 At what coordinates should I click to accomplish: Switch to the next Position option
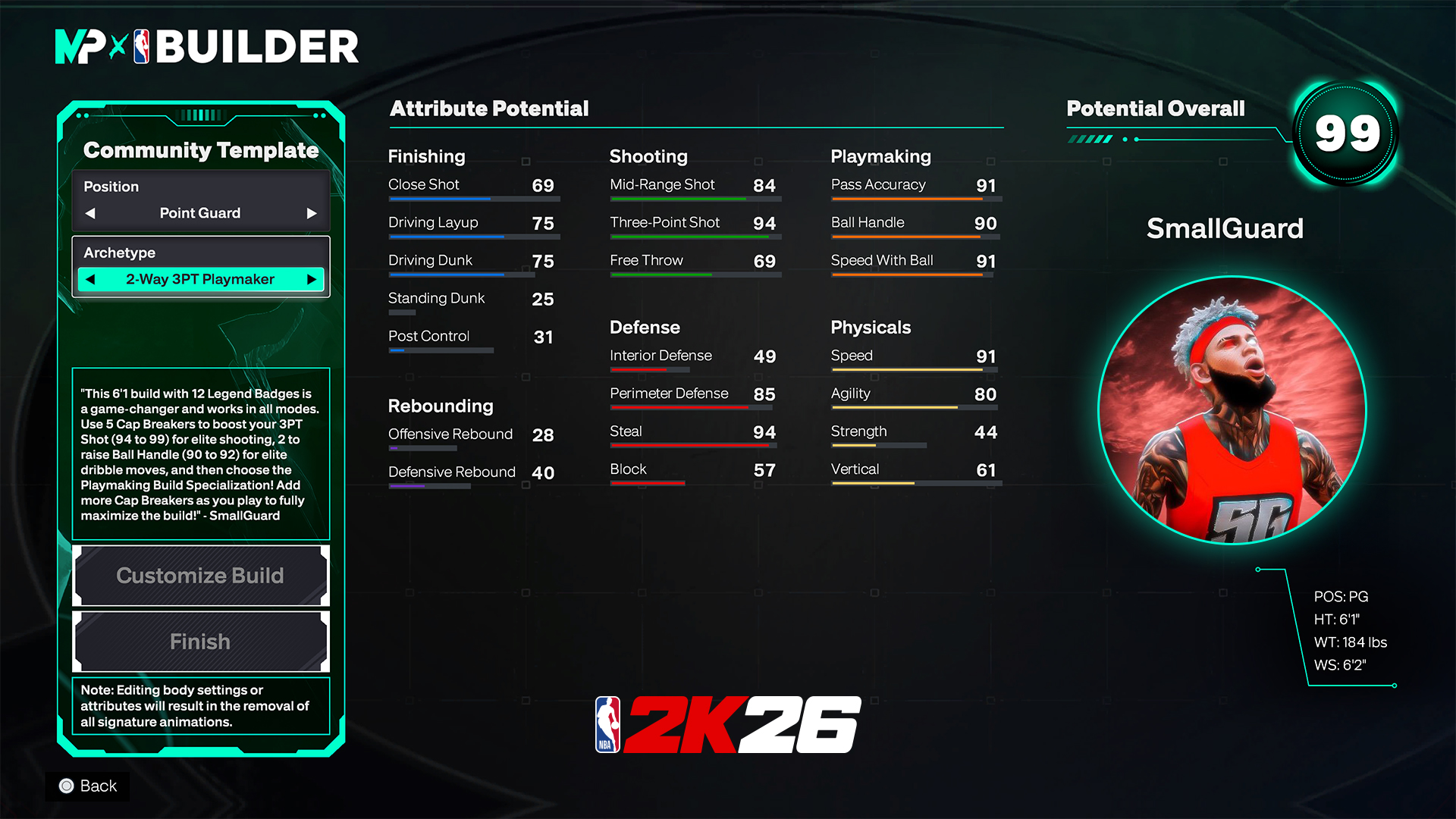pyautogui.click(x=311, y=213)
